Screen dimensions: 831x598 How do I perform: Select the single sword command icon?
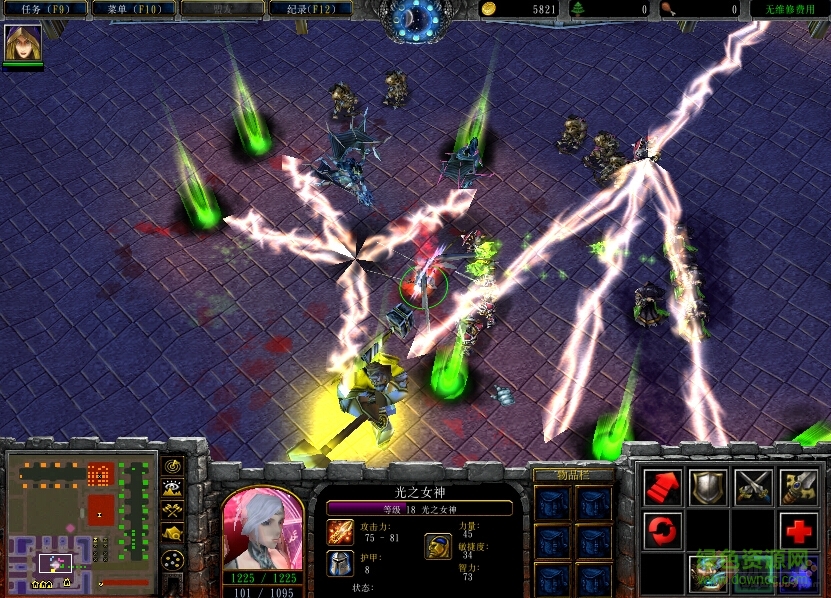pos(798,486)
